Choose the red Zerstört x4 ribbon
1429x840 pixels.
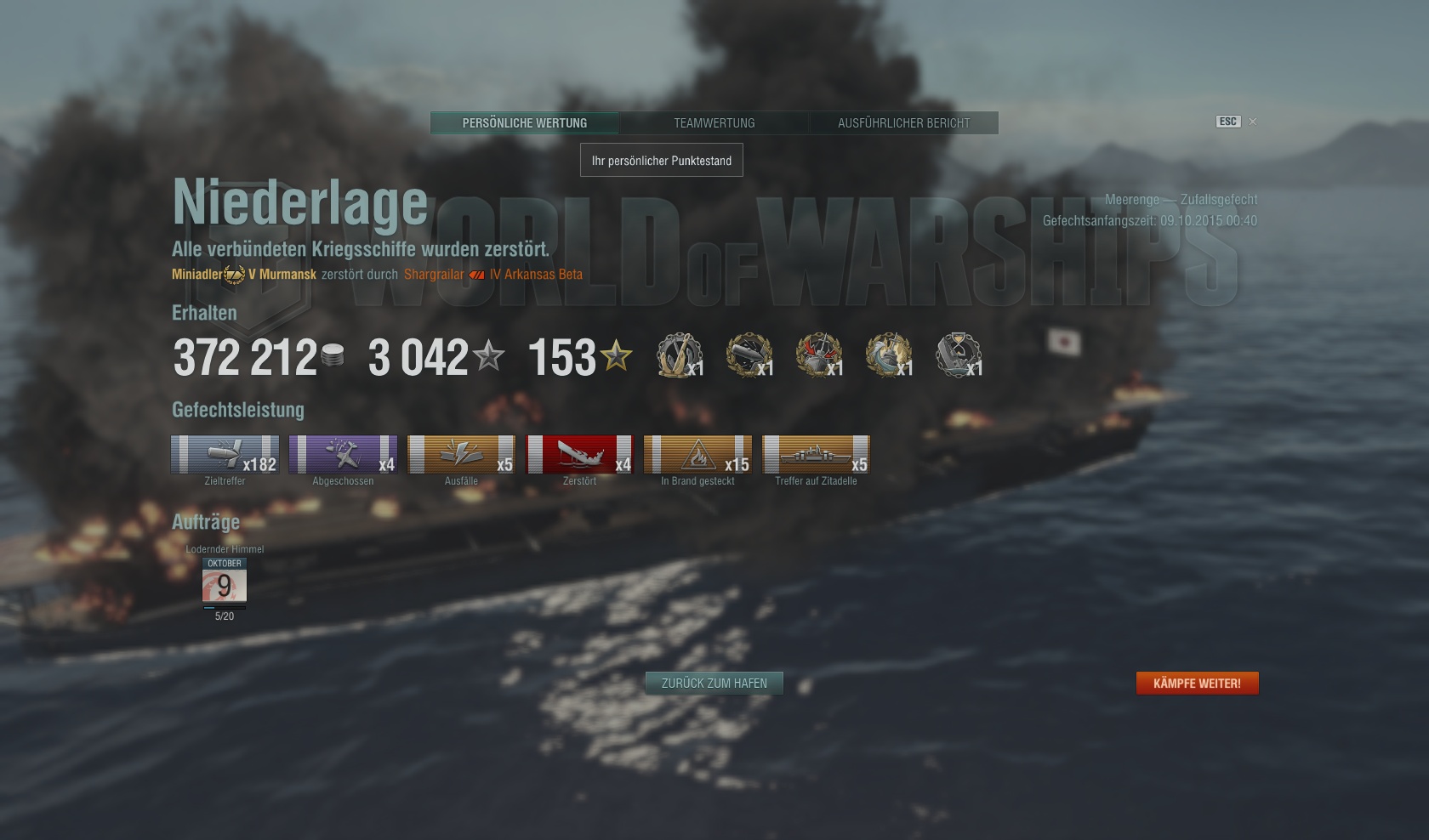point(579,454)
